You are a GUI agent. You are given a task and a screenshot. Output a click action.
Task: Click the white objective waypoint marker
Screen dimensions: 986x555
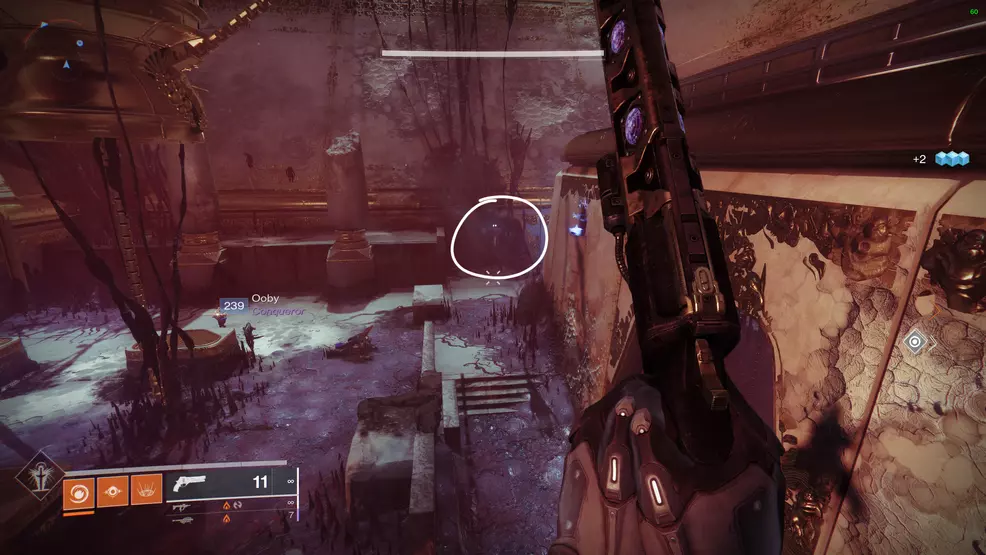click(914, 343)
